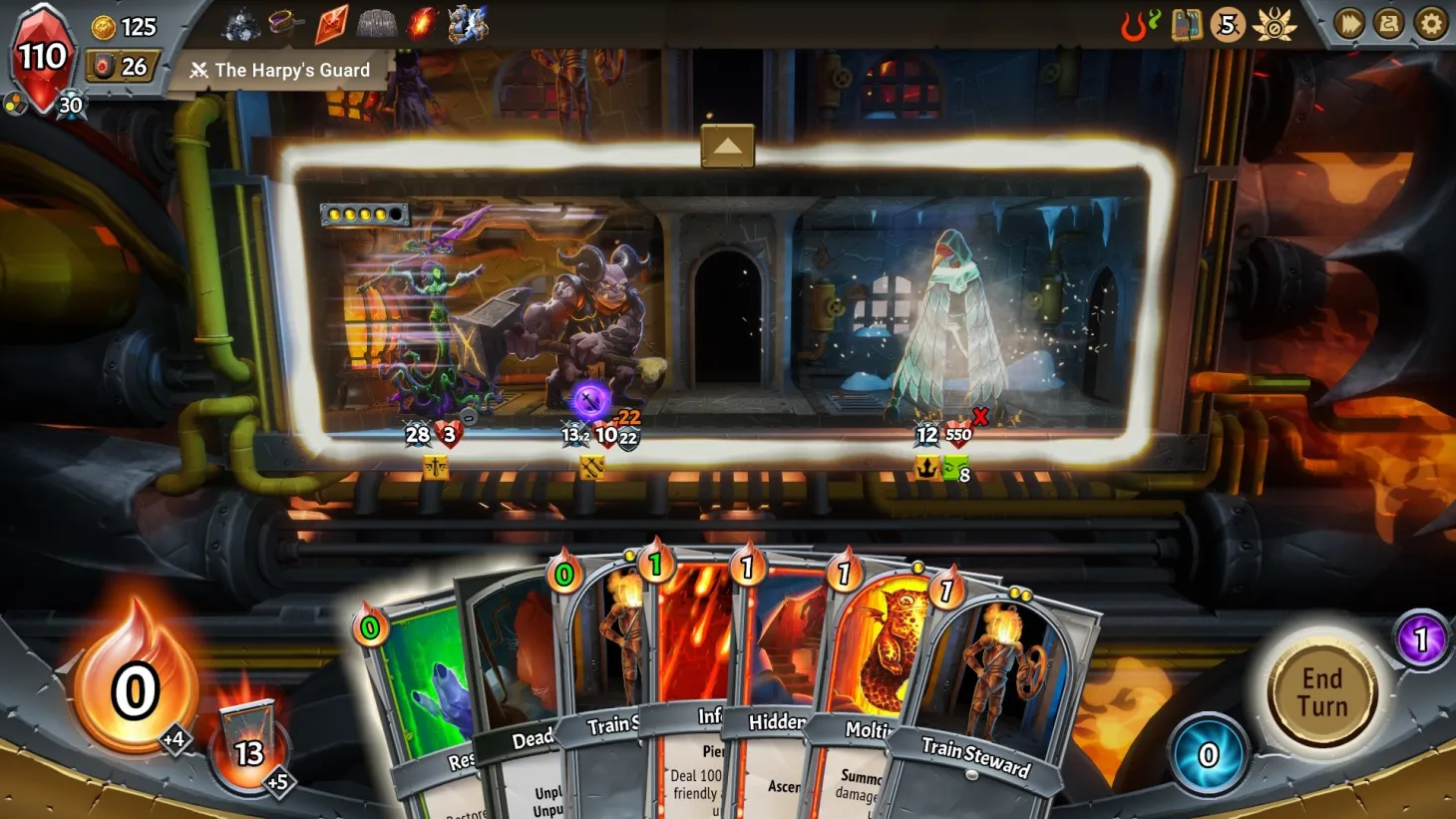Collapse the floor view with the top arrow
The width and height of the screenshot is (1456, 819).
pos(727,145)
